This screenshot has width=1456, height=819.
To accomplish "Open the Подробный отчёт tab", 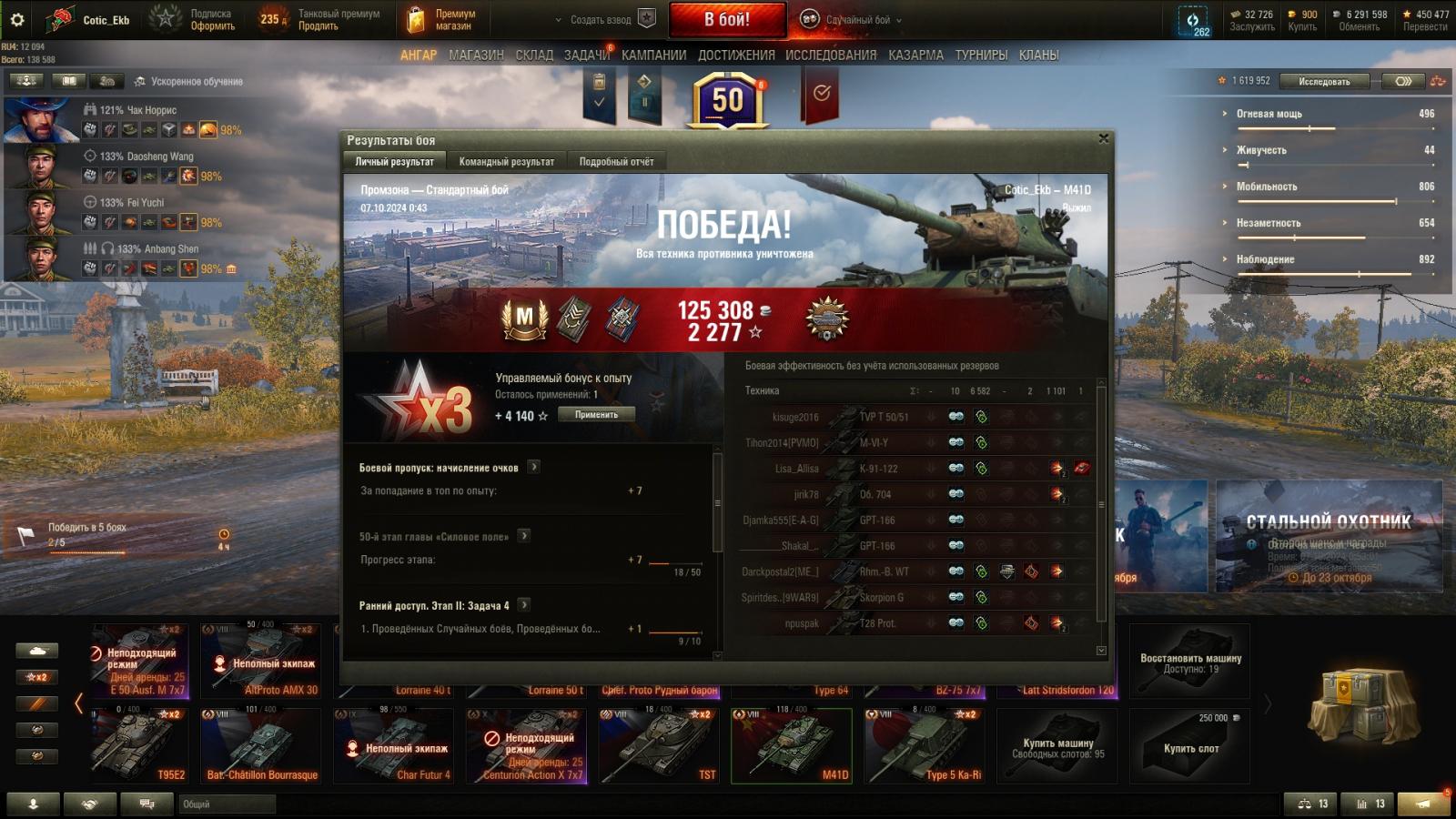I will pos(616,161).
